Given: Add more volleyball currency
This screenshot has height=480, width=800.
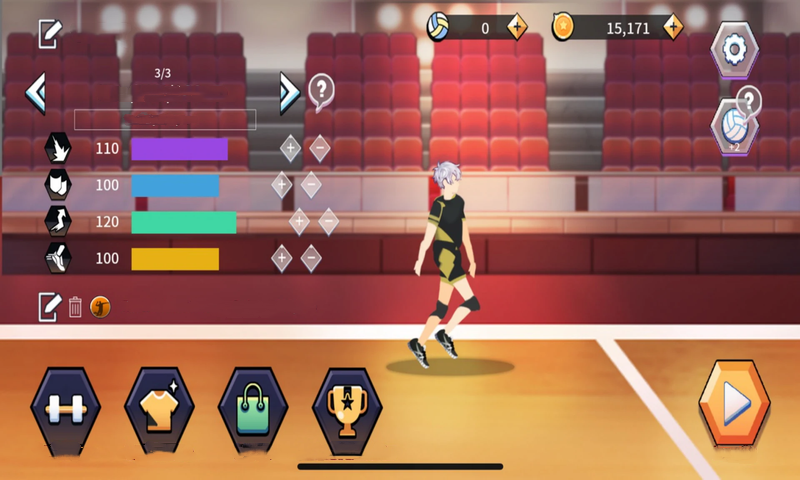Looking at the screenshot, I should pos(517,28).
